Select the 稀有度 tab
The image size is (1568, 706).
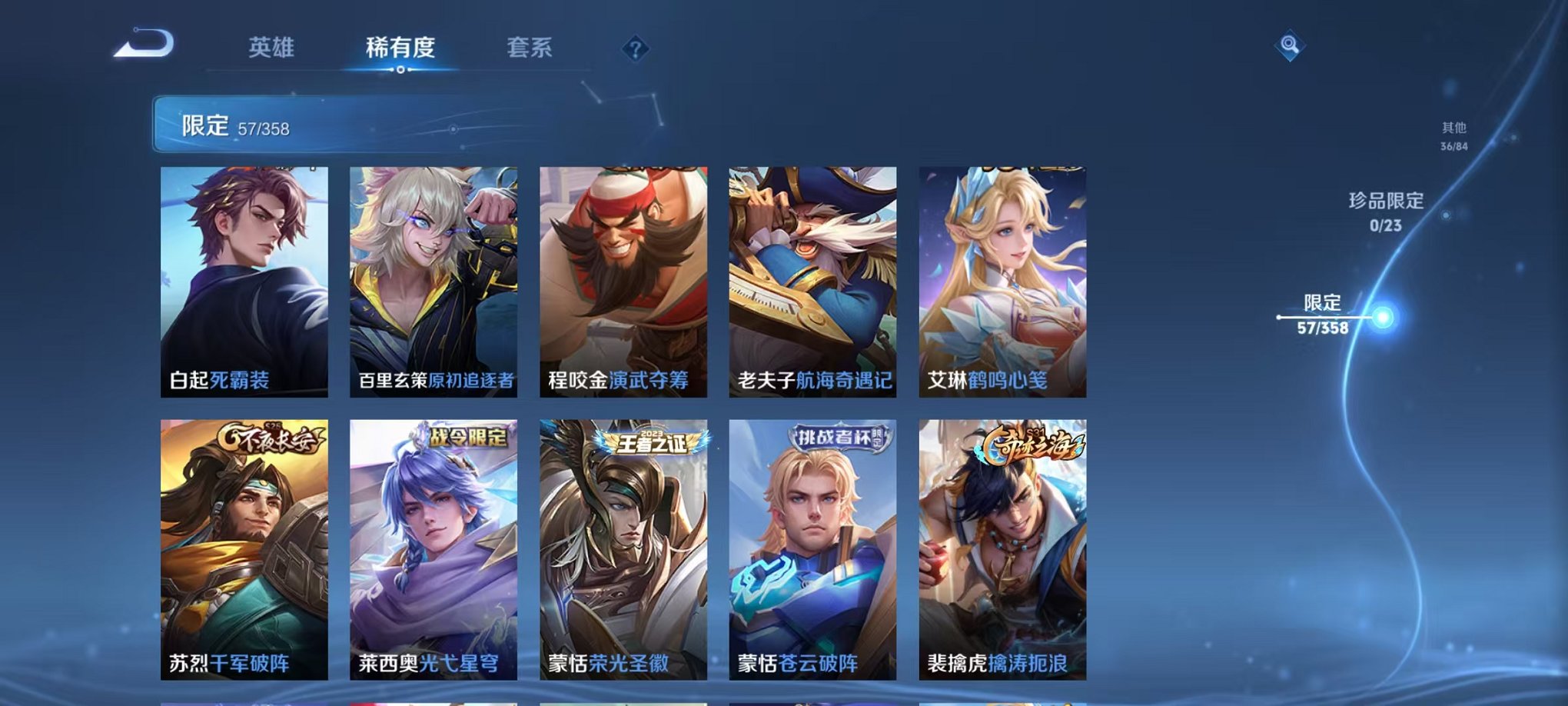400,46
